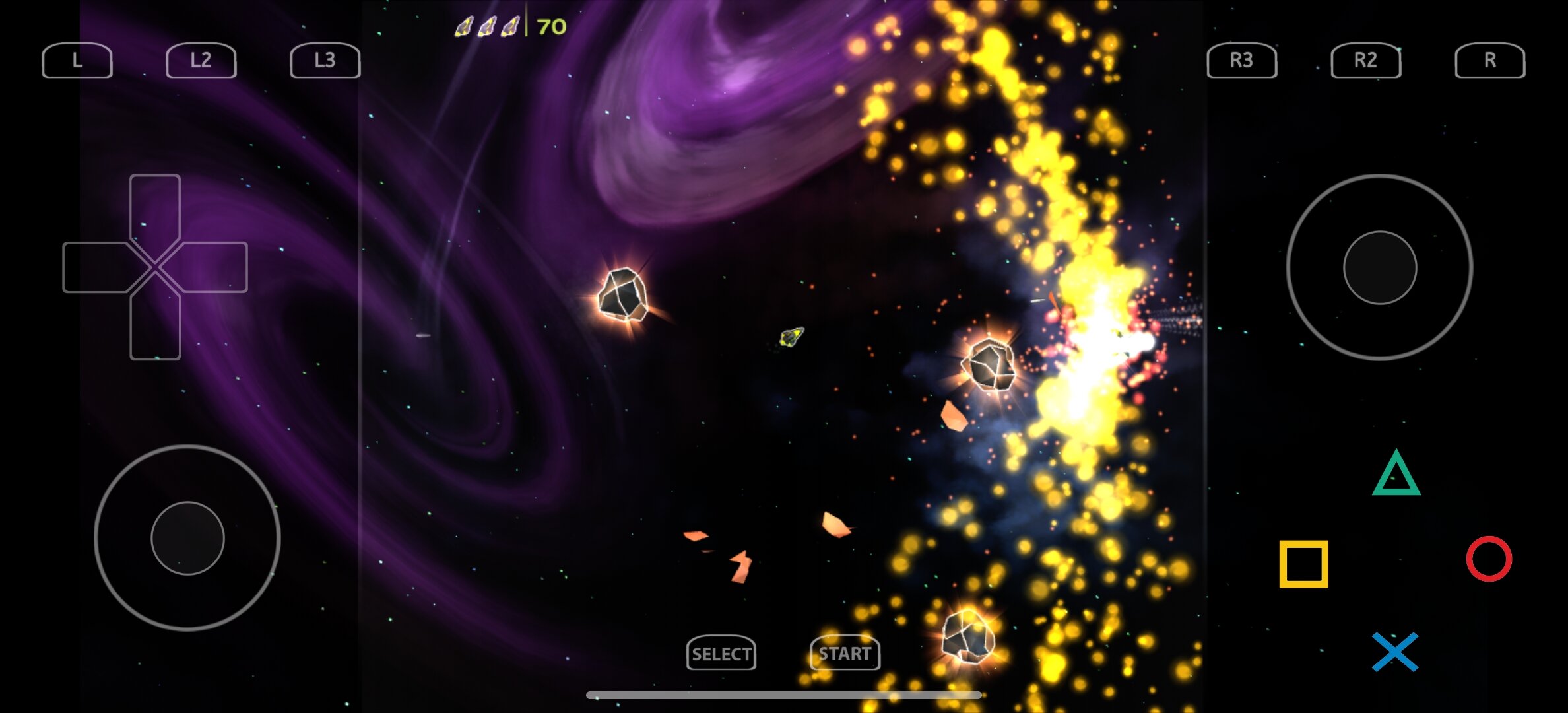Tap the D-pad down arrow

155,327
